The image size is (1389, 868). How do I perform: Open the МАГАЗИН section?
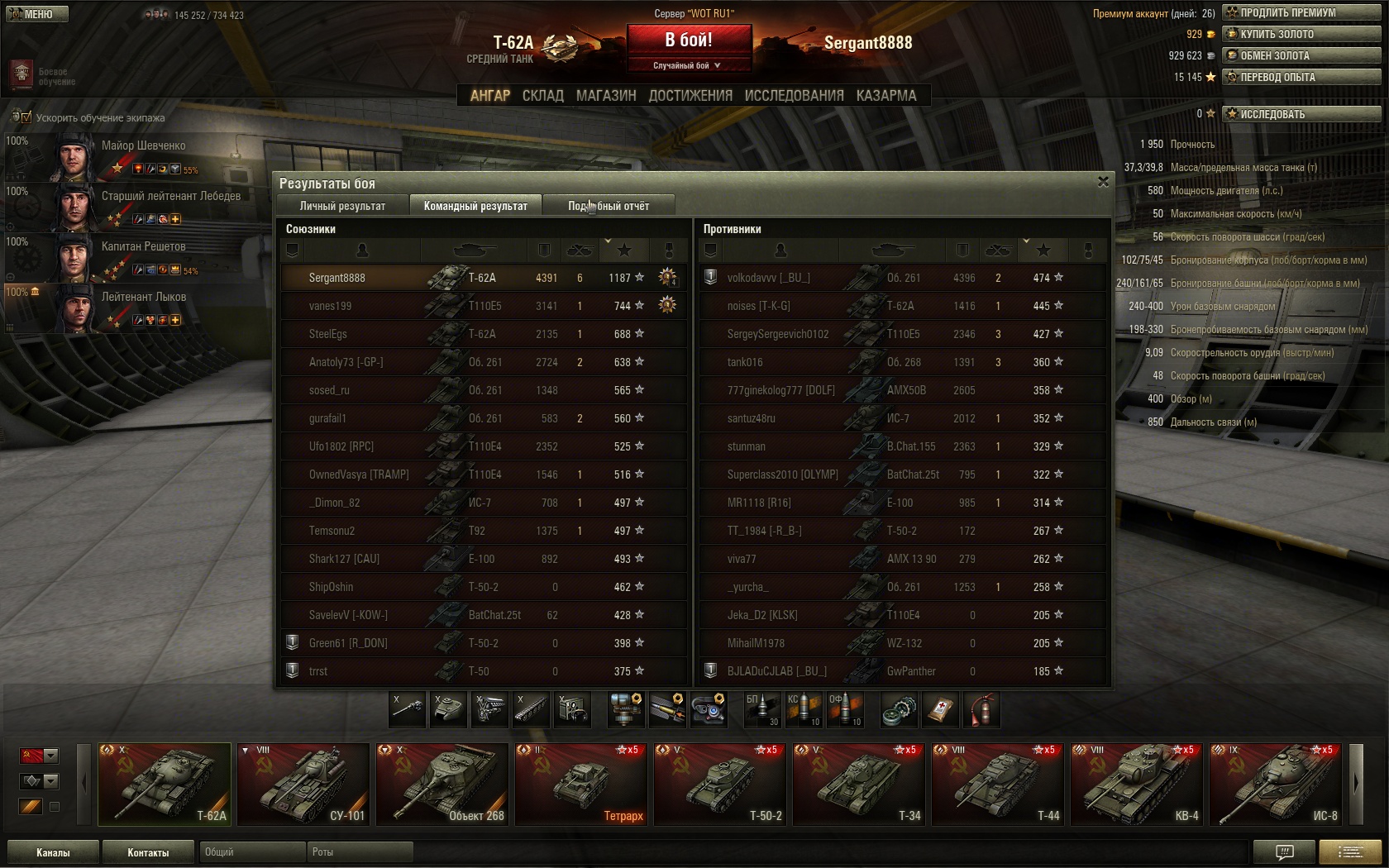click(x=606, y=96)
